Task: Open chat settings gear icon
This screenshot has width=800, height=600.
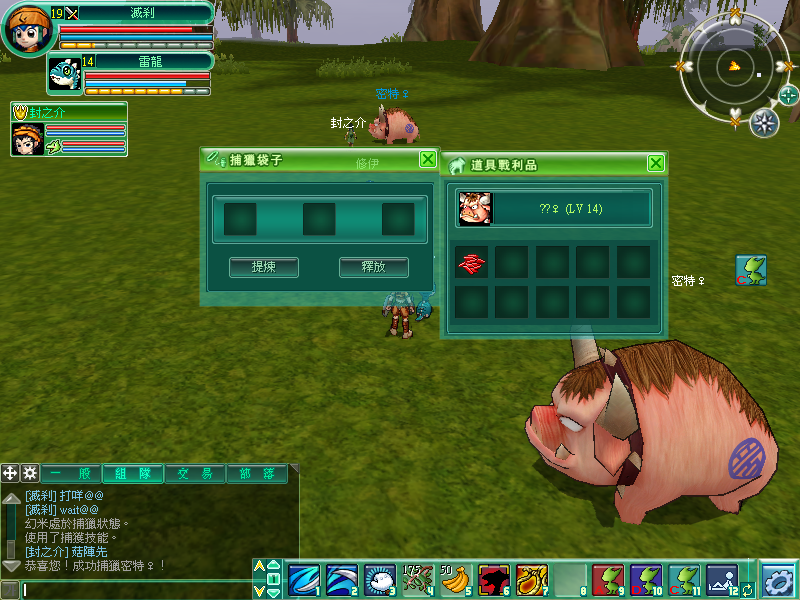Action: click(x=30, y=473)
